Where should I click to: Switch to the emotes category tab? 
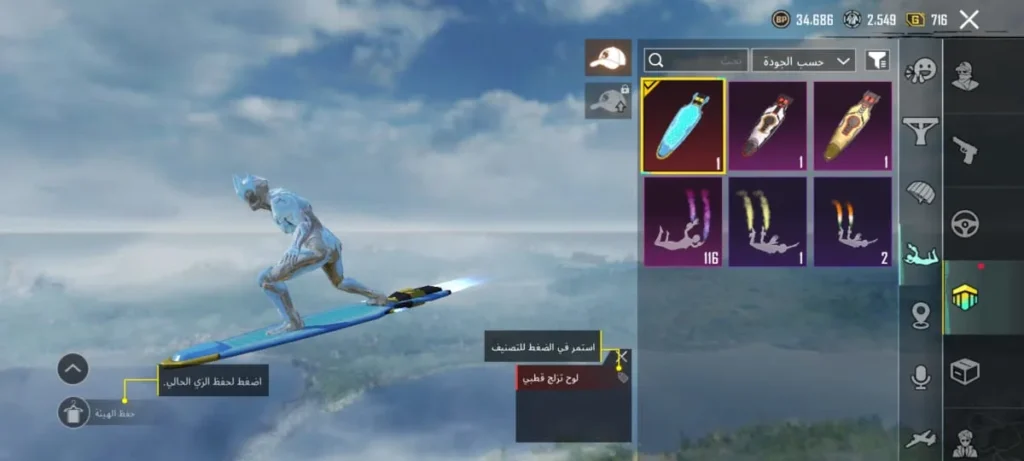[920, 72]
